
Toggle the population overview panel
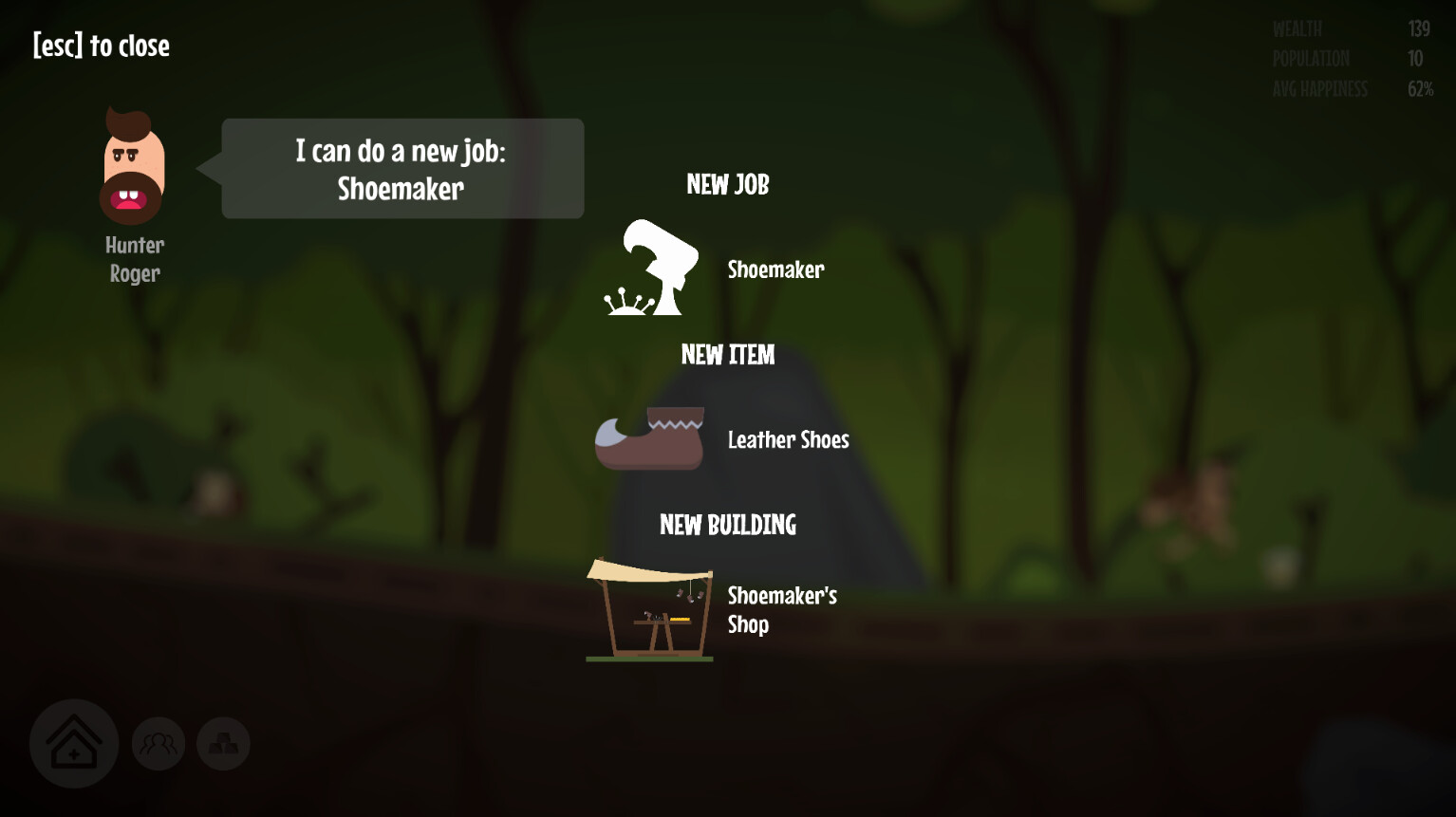tap(158, 743)
